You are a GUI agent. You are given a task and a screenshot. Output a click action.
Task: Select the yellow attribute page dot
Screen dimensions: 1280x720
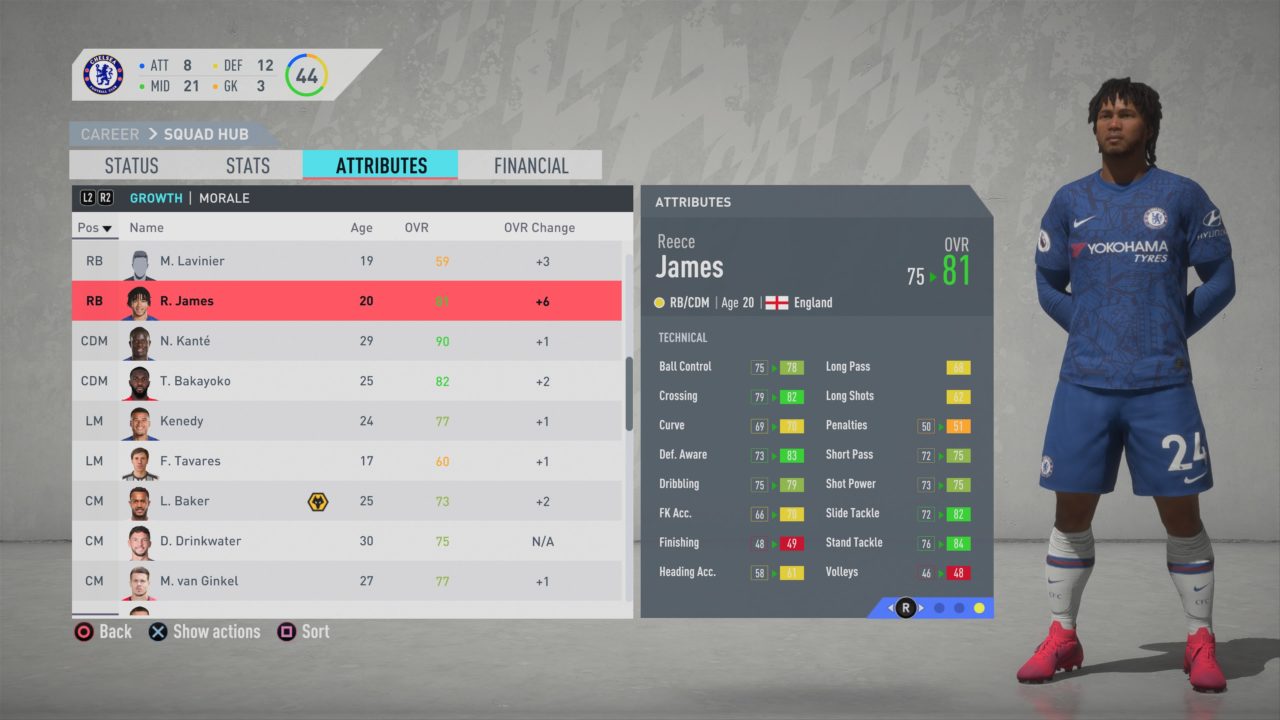click(x=978, y=608)
